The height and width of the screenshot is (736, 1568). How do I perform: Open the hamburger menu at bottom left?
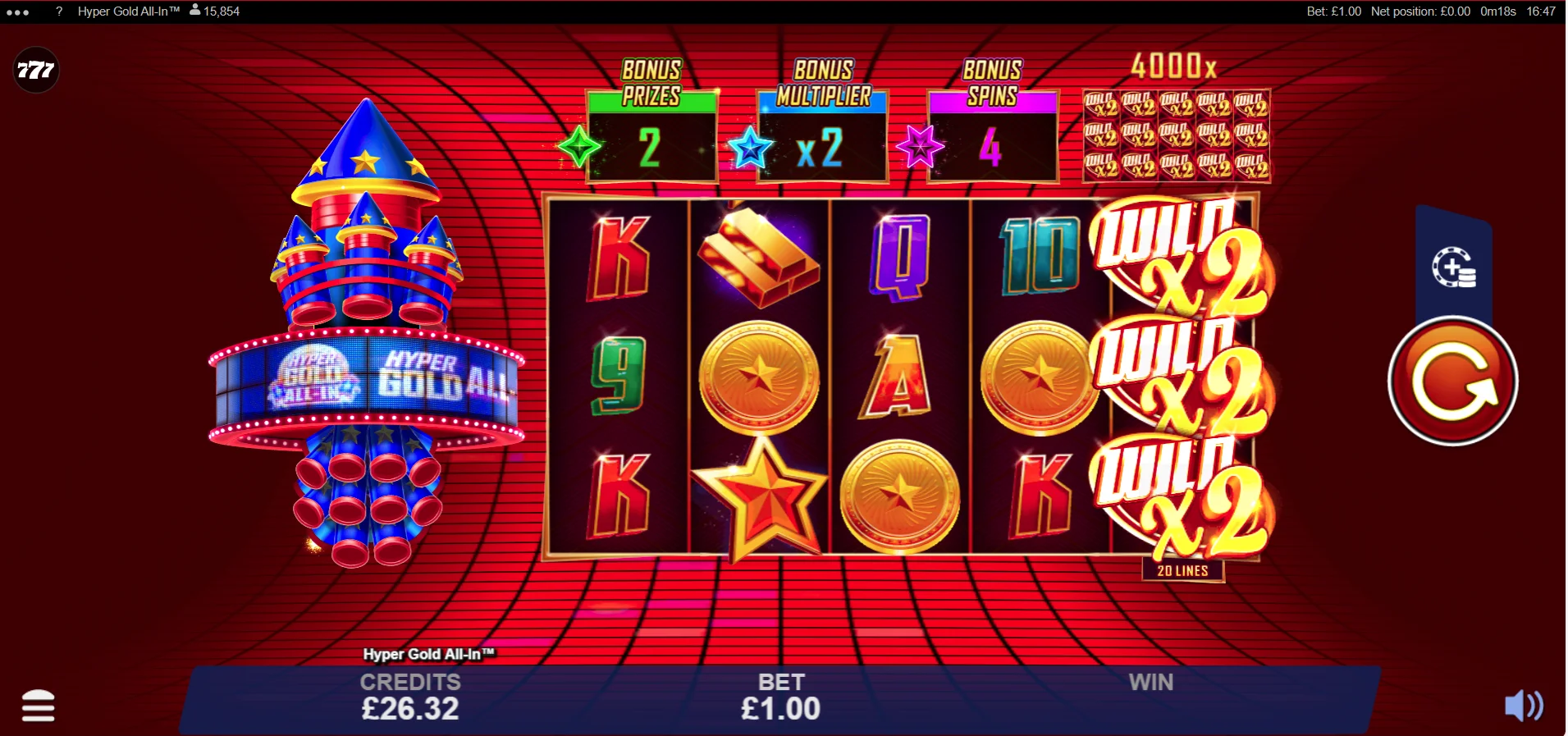click(36, 706)
